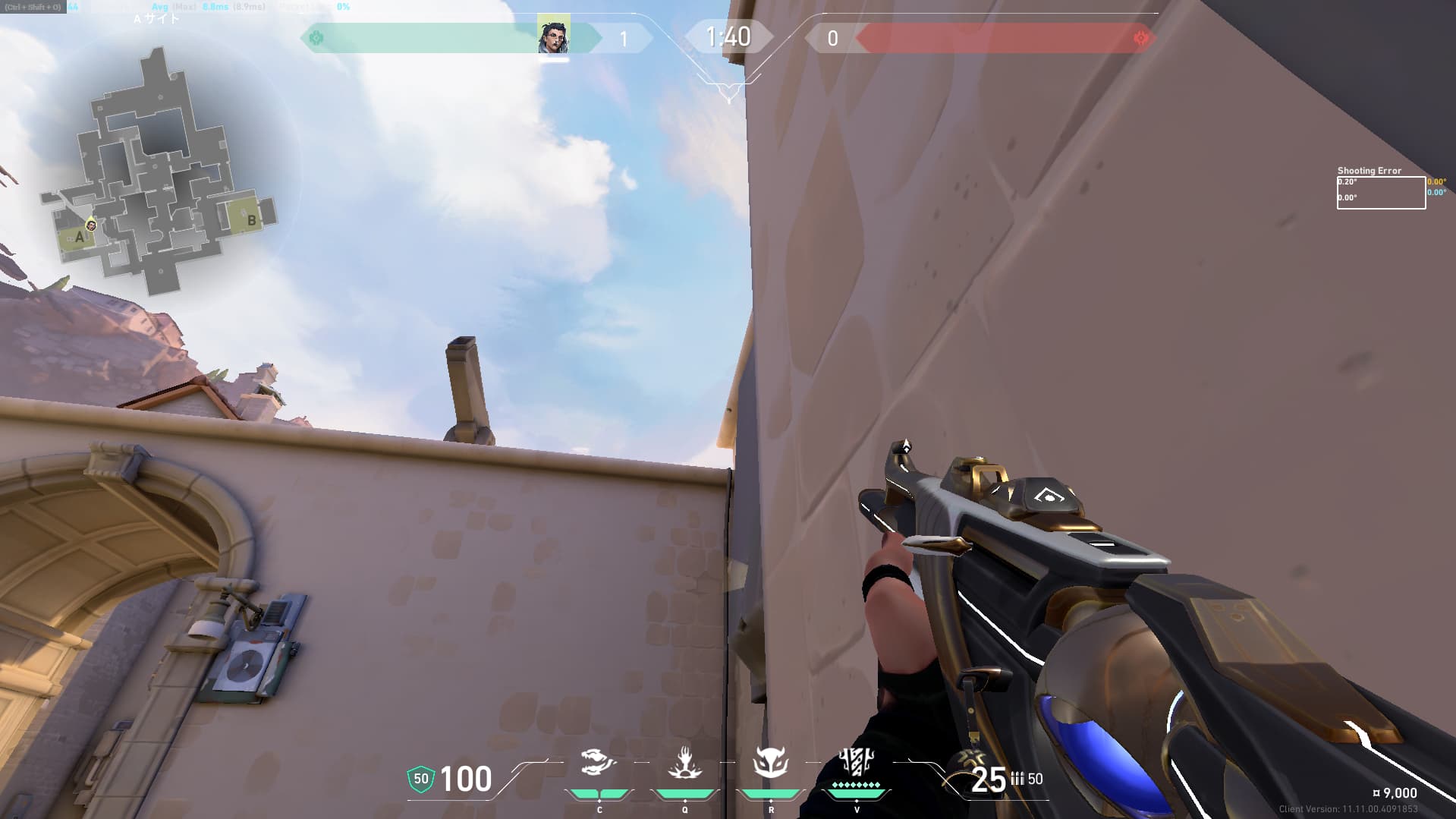This screenshot has height=819, width=1456.
Task: Click the Shooting Error graph box
Action: (1380, 193)
